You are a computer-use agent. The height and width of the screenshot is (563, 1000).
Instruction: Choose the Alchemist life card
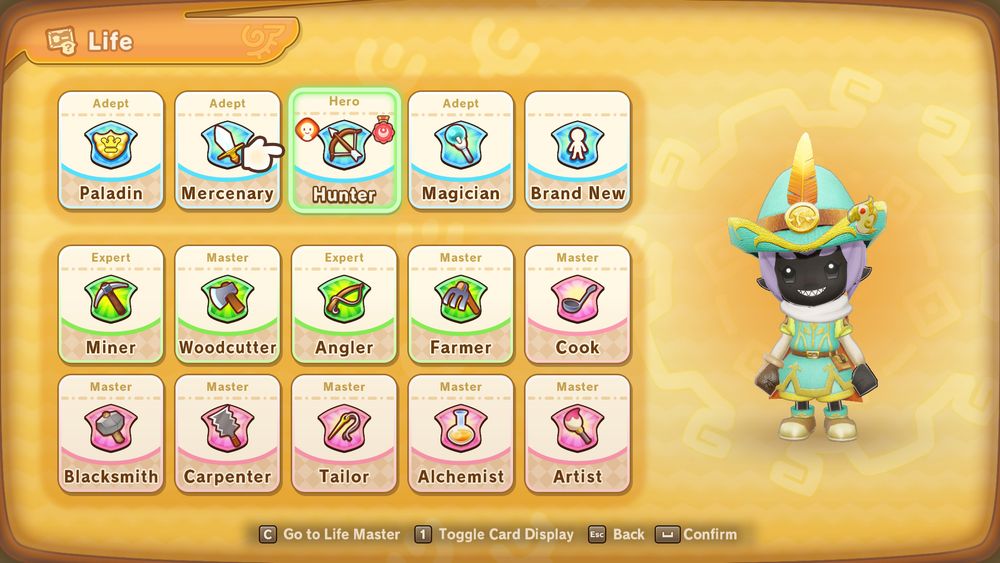(x=461, y=433)
